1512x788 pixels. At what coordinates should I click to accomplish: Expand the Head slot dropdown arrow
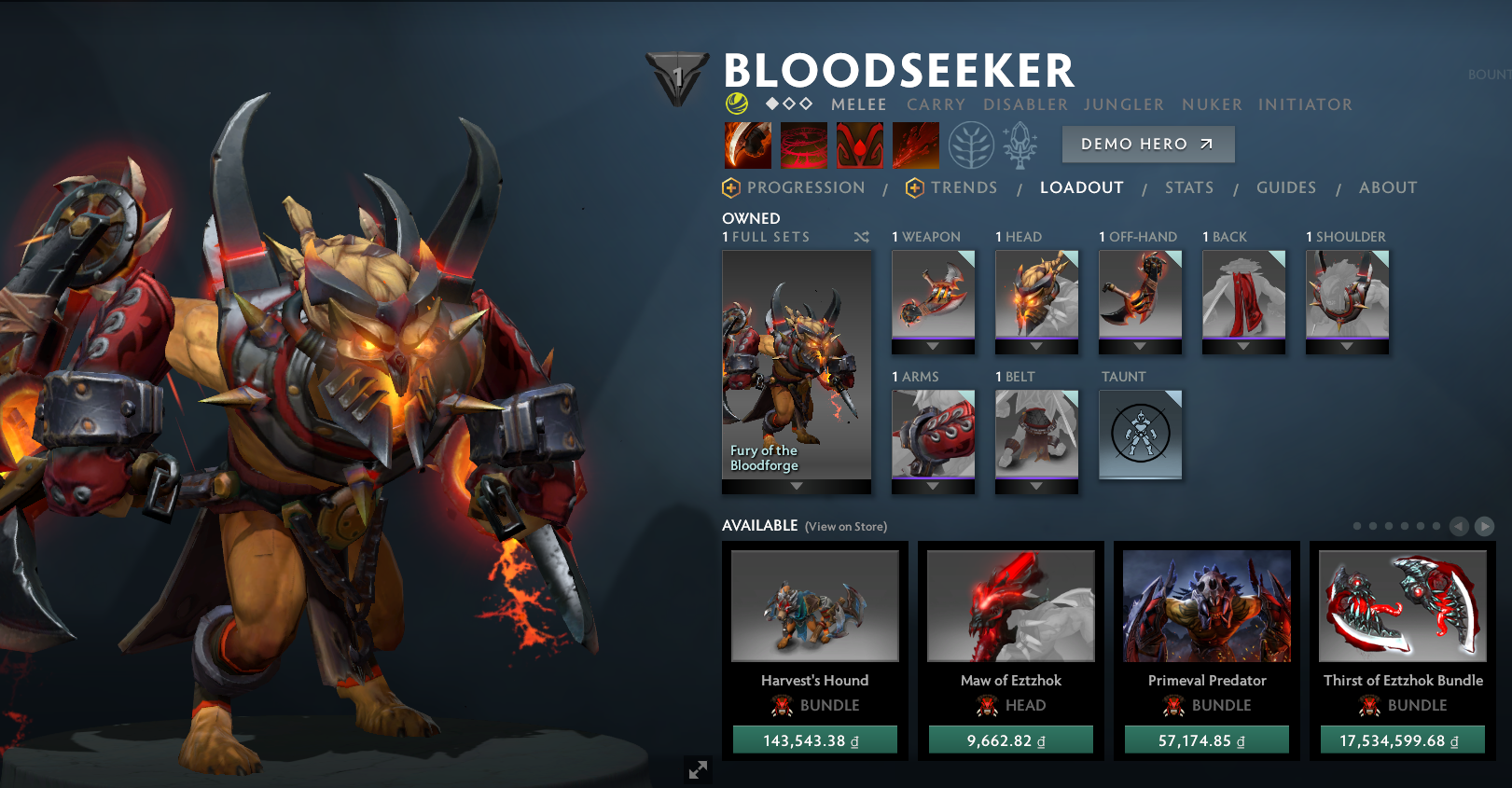[1036, 346]
